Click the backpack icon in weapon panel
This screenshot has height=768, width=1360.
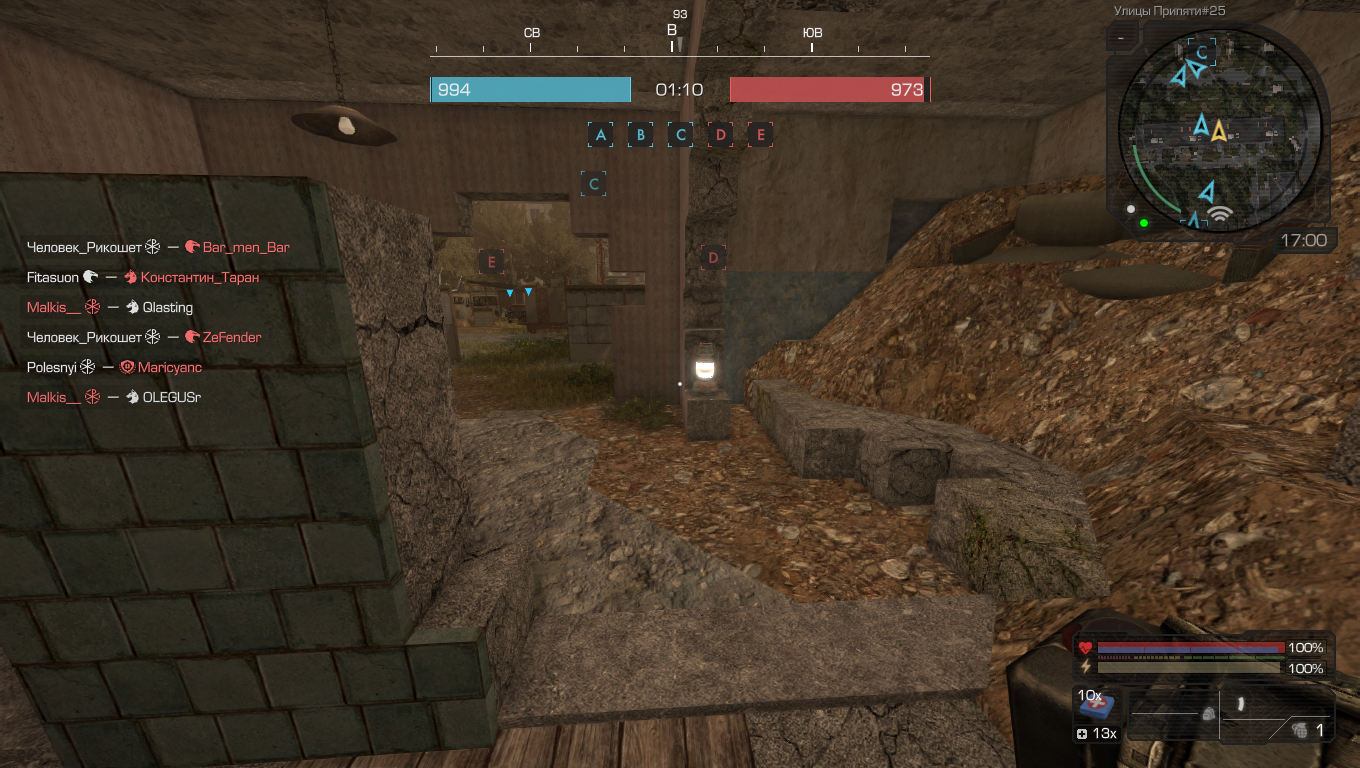[x=1208, y=714]
